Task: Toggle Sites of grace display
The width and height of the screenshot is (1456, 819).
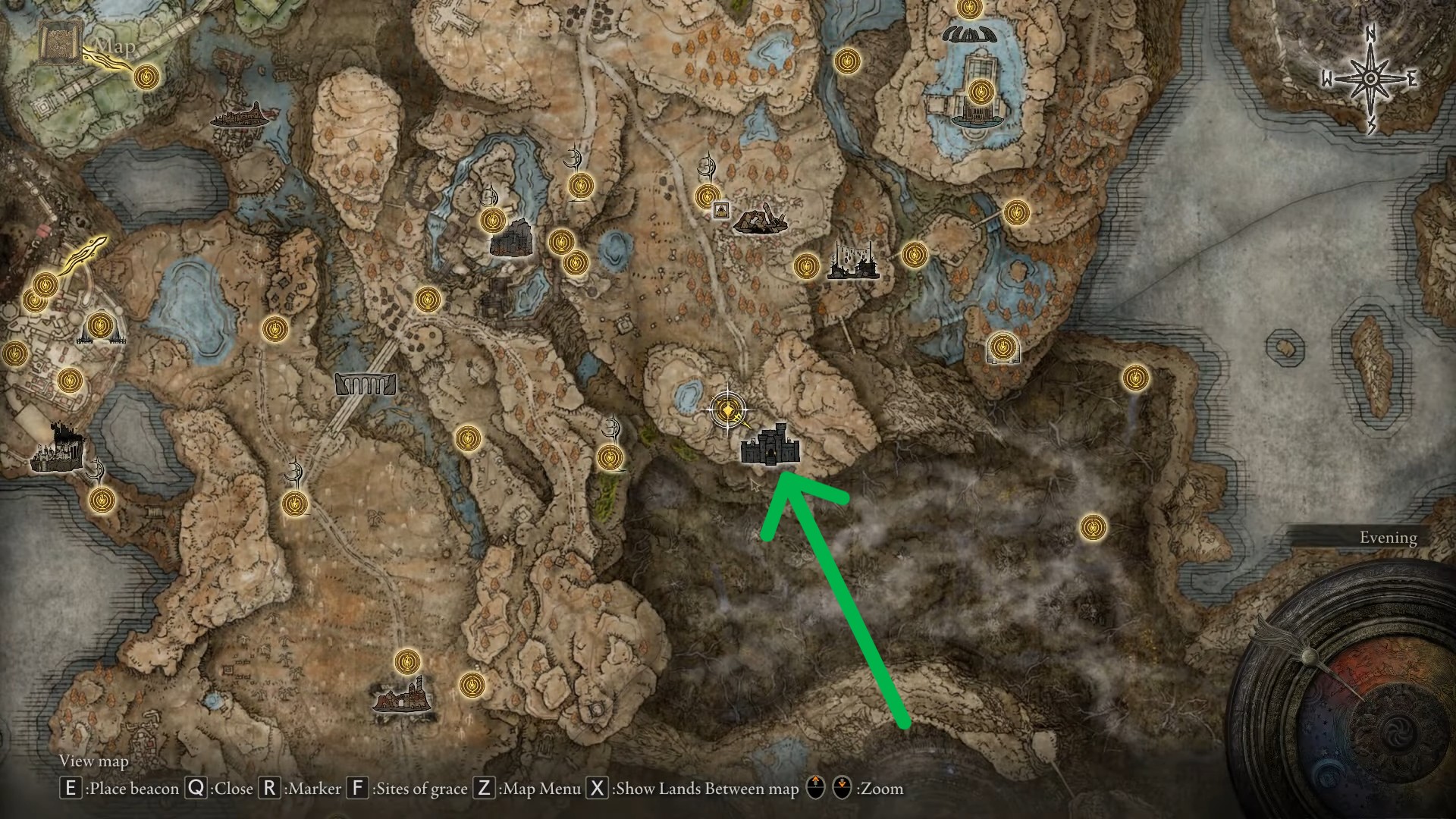Action: click(356, 789)
